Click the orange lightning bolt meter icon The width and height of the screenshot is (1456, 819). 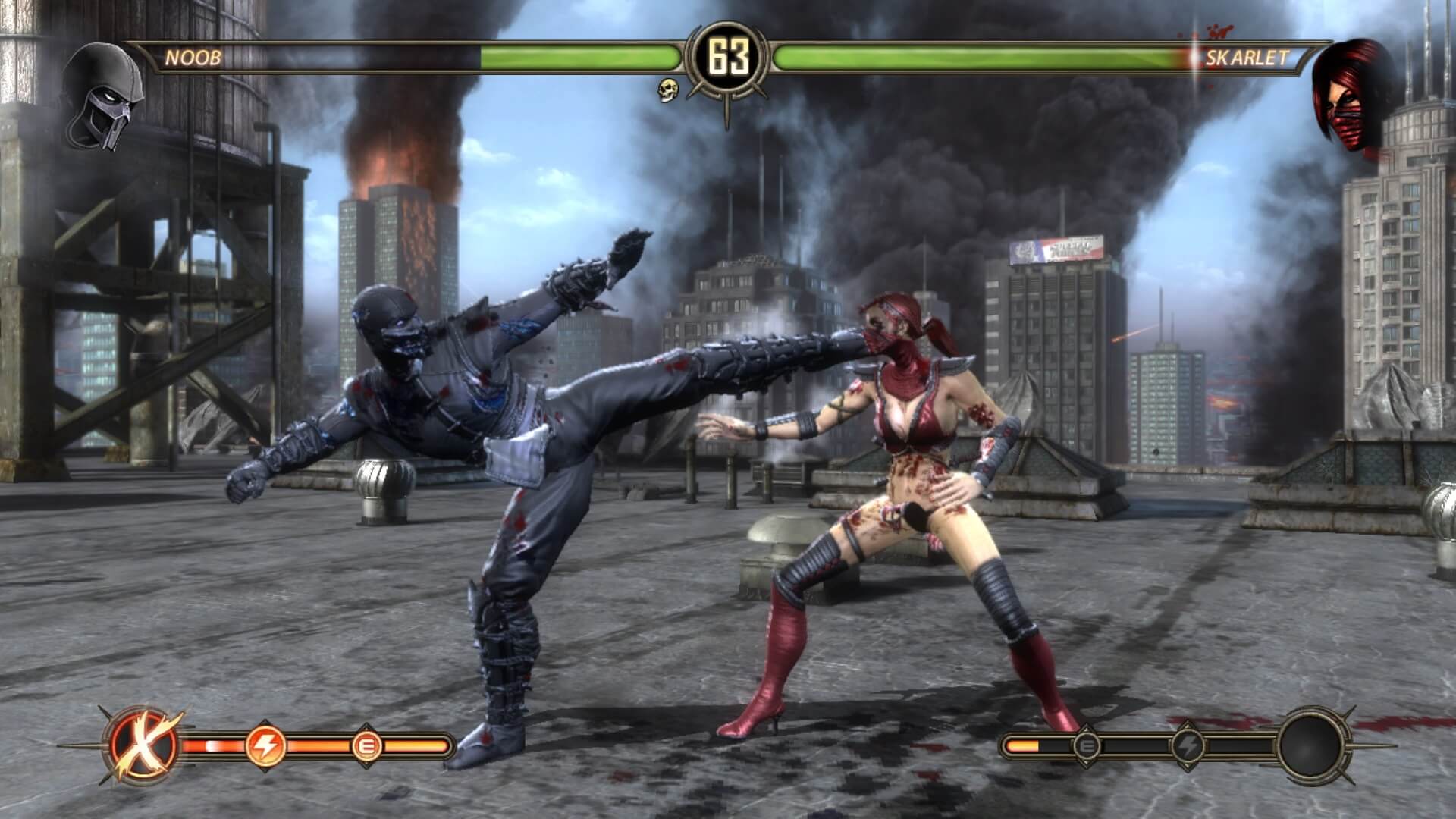pos(265,747)
